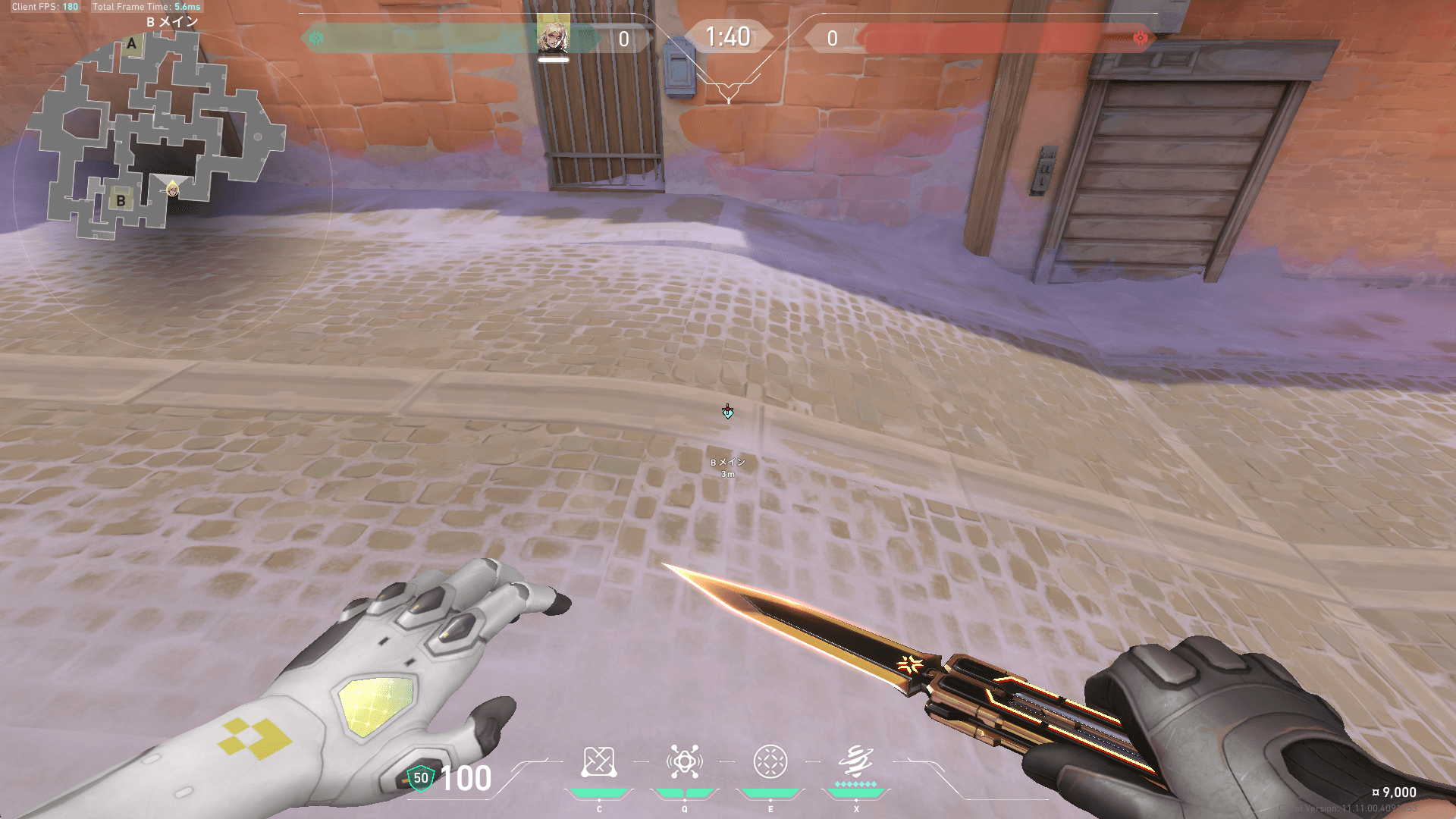Select the blonde agent portrait in top bar
The height and width of the screenshot is (819, 1456).
[x=554, y=34]
